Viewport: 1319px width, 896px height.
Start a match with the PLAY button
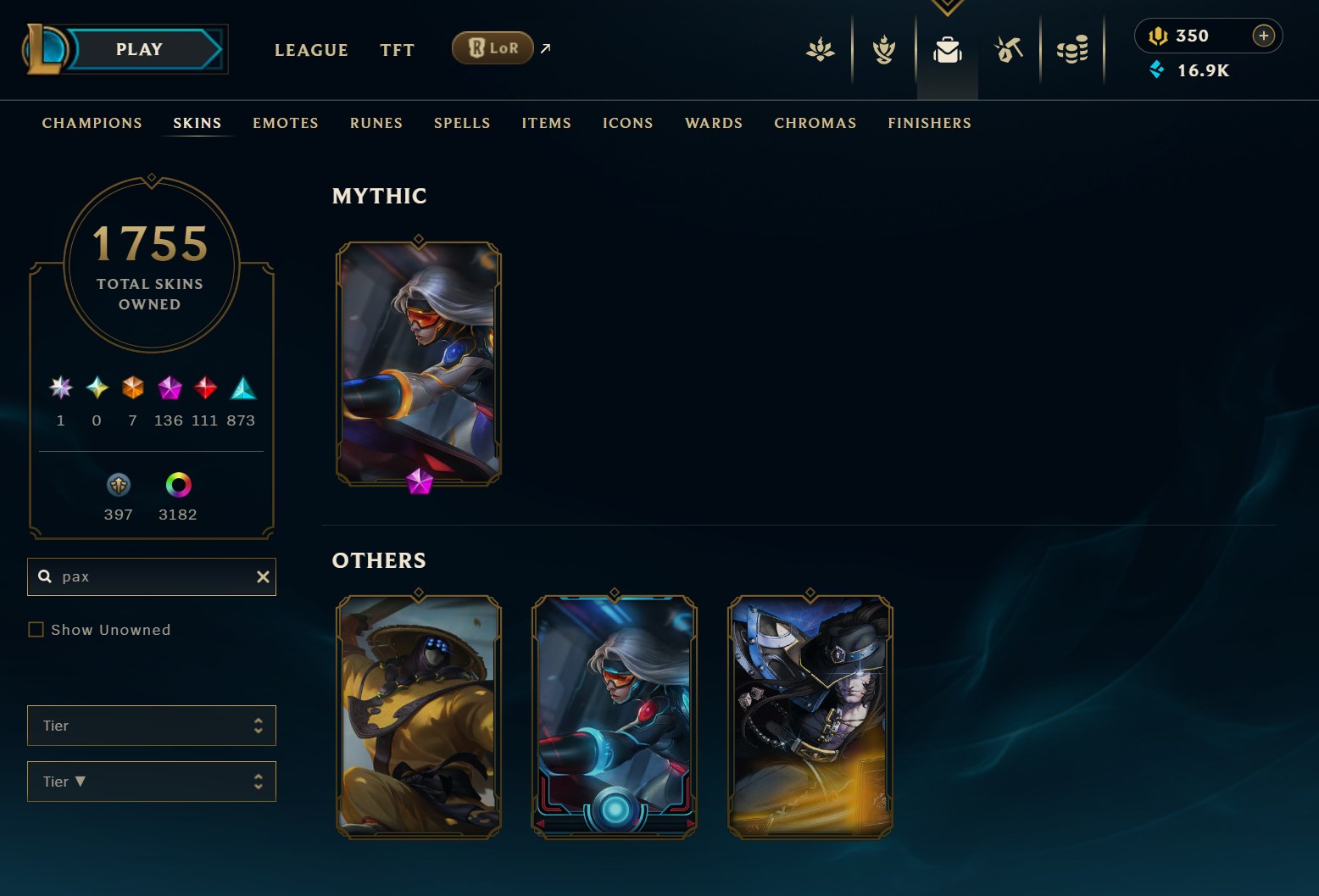(140, 49)
